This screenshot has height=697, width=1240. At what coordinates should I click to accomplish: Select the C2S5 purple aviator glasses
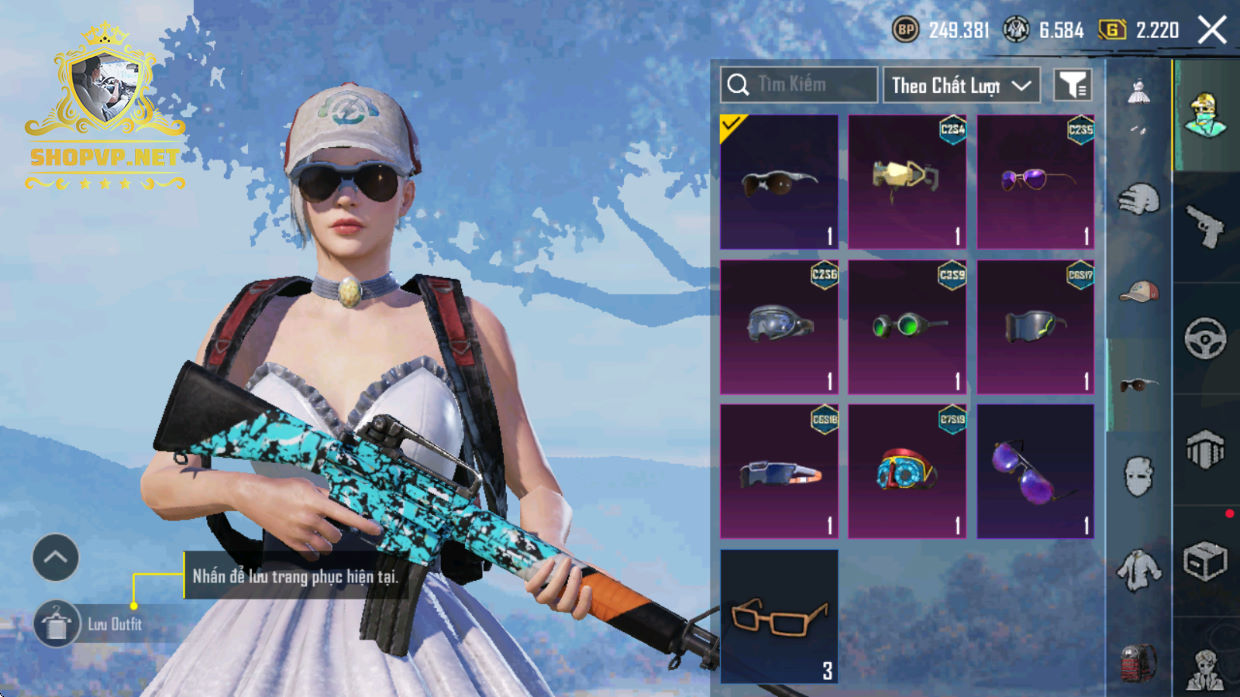pyautogui.click(x=1035, y=181)
